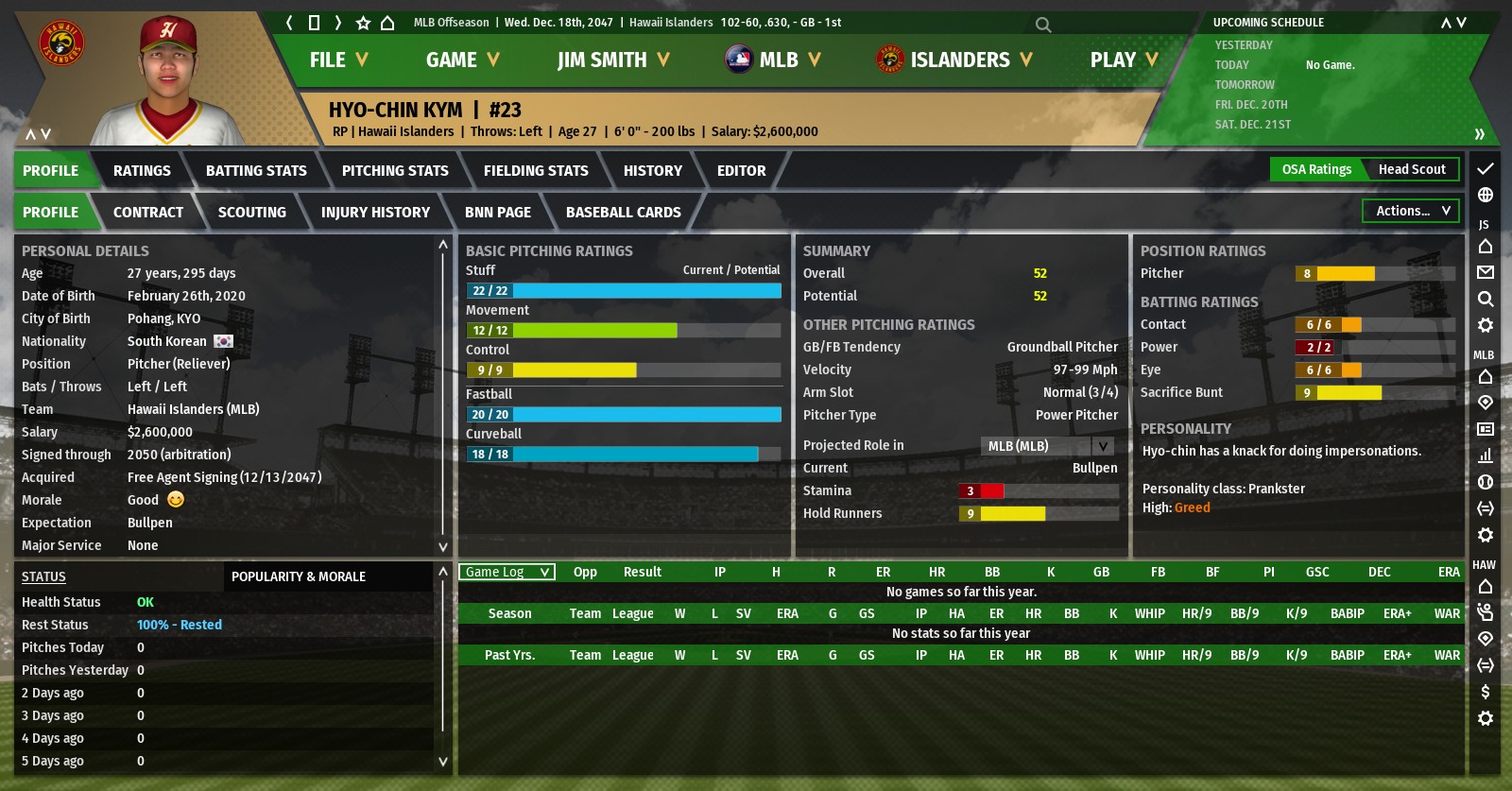Open the player HISTORY tab
Viewport: 1512px width, 791px height.
652,171
